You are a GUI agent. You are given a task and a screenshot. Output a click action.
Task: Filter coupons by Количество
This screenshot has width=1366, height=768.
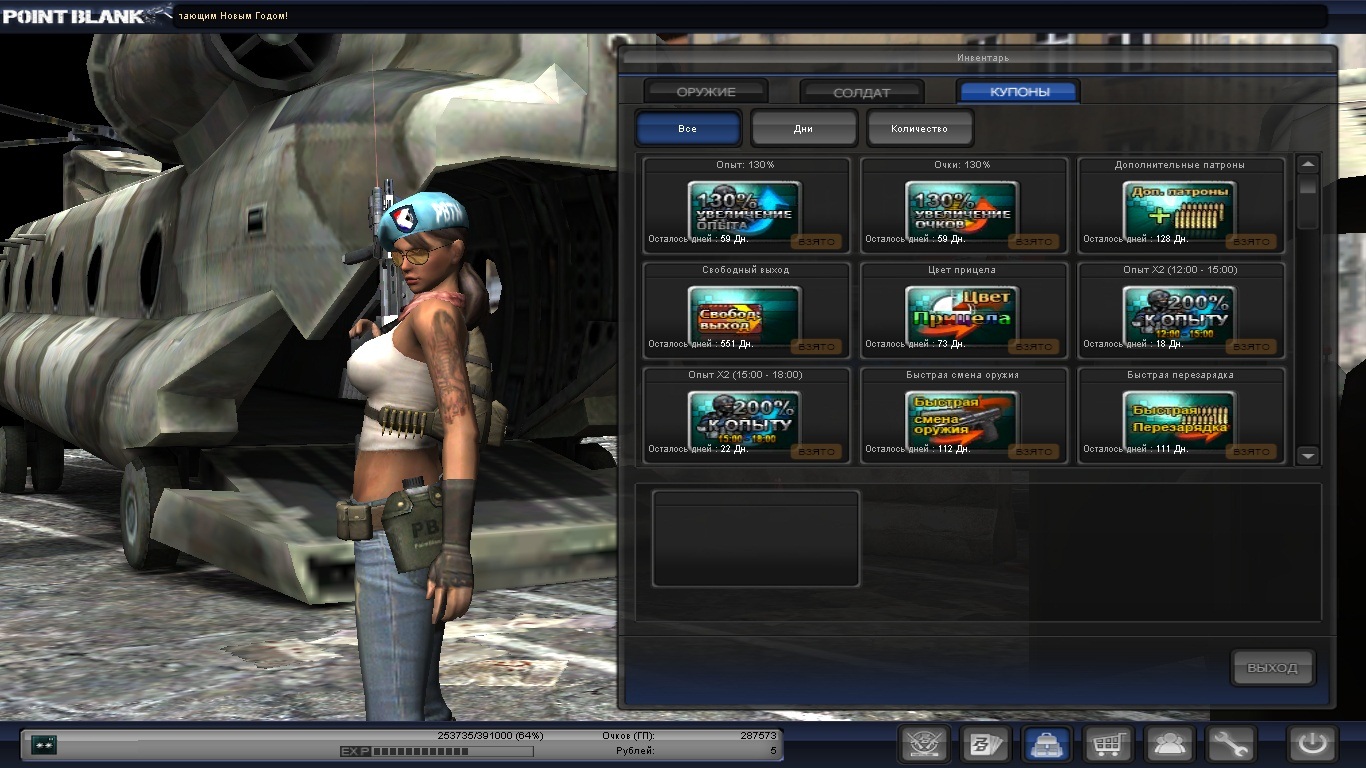tap(919, 129)
